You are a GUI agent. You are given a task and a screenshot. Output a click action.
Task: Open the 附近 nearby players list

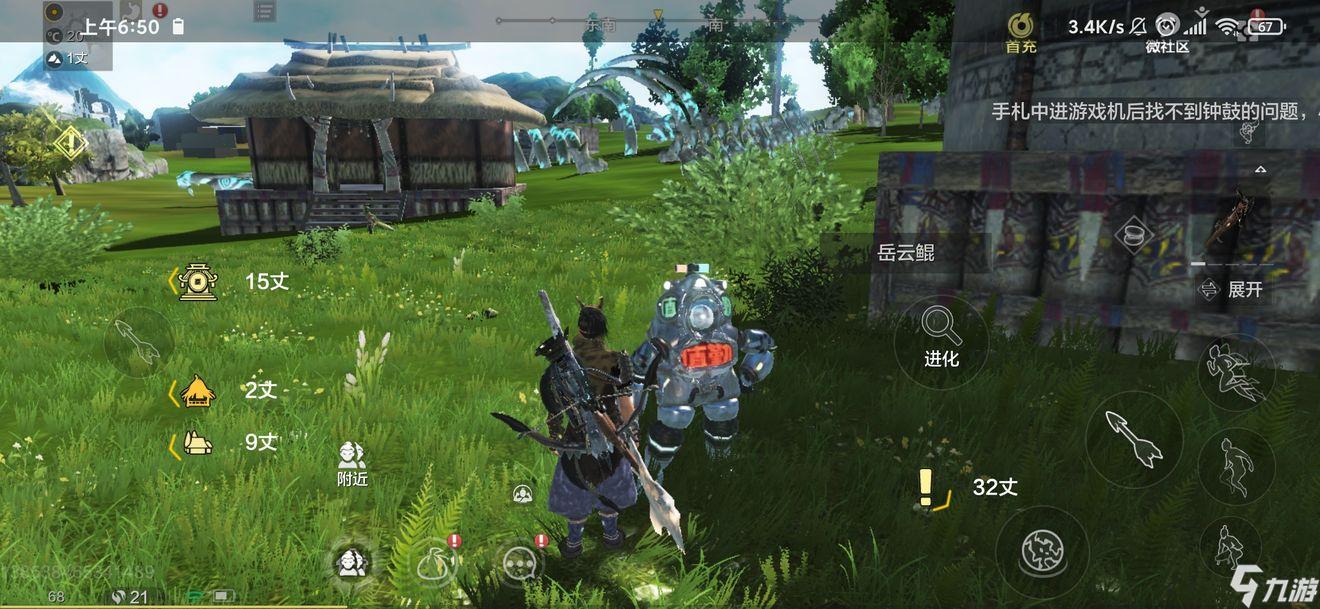click(352, 464)
